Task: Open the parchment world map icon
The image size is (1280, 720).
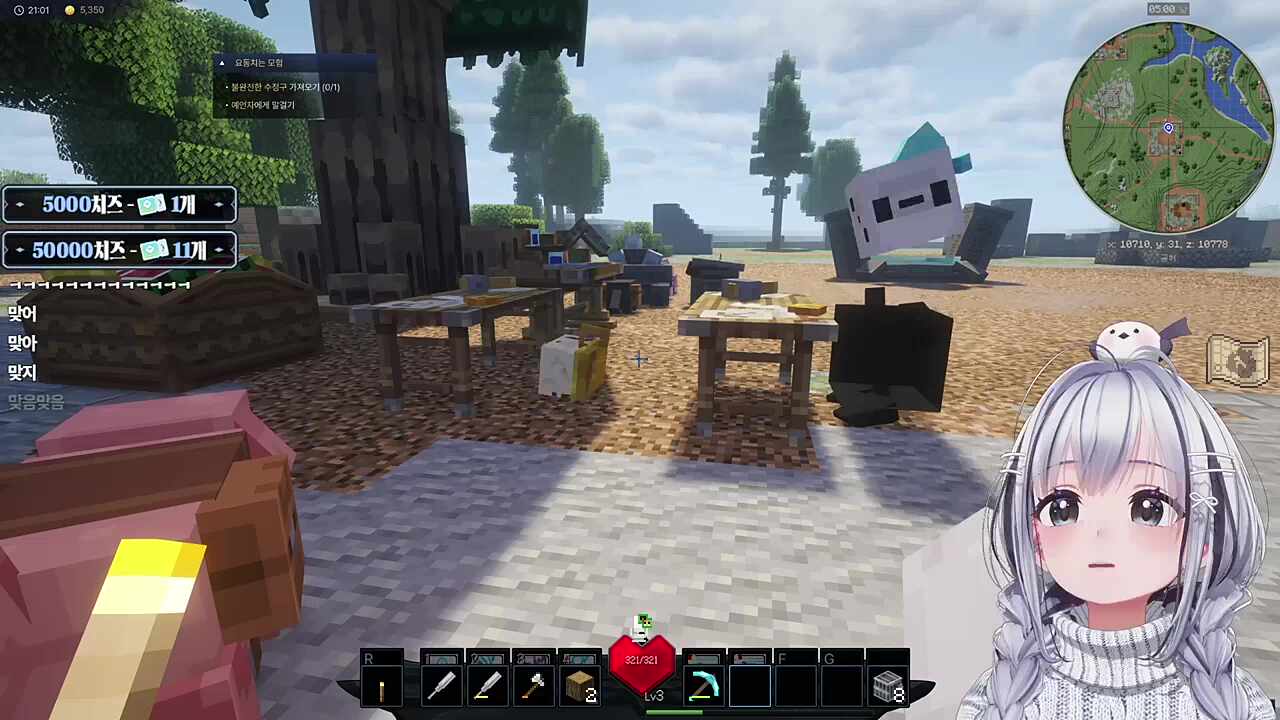Action: click(x=1237, y=361)
